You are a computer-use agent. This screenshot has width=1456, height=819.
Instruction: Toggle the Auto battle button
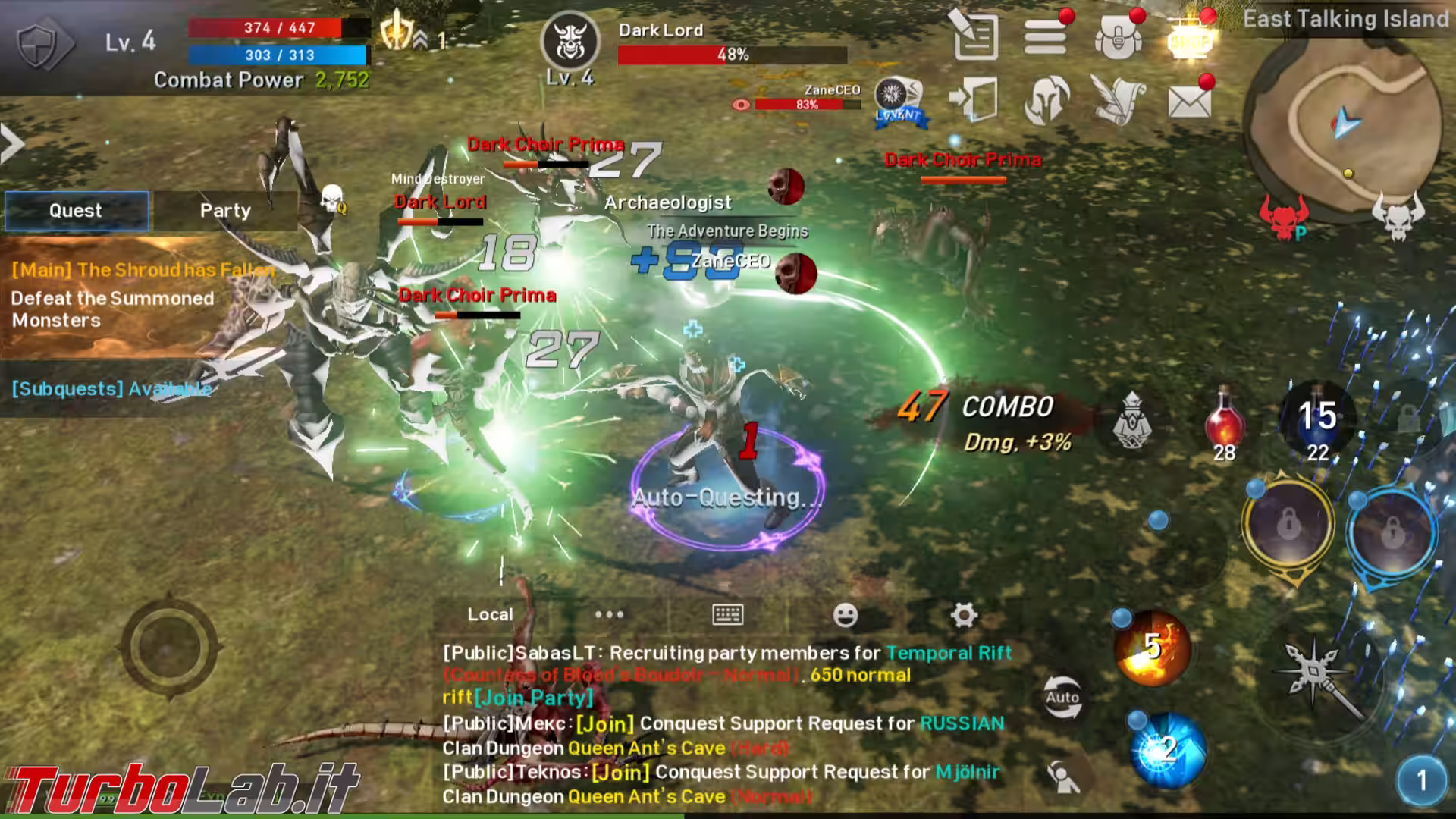(1062, 697)
